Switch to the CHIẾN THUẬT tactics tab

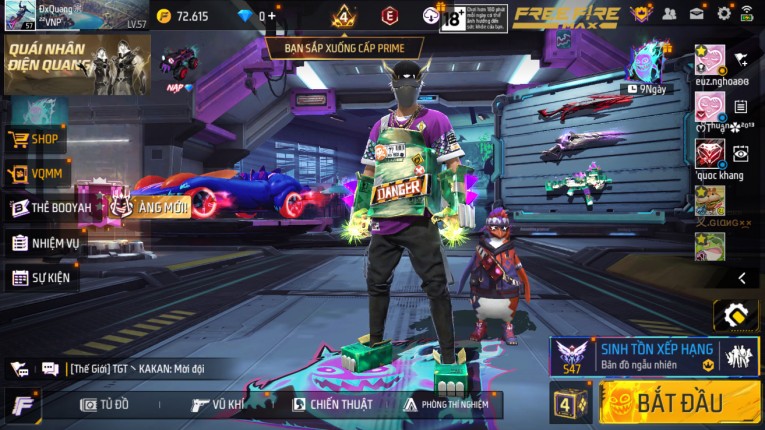click(x=332, y=404)
